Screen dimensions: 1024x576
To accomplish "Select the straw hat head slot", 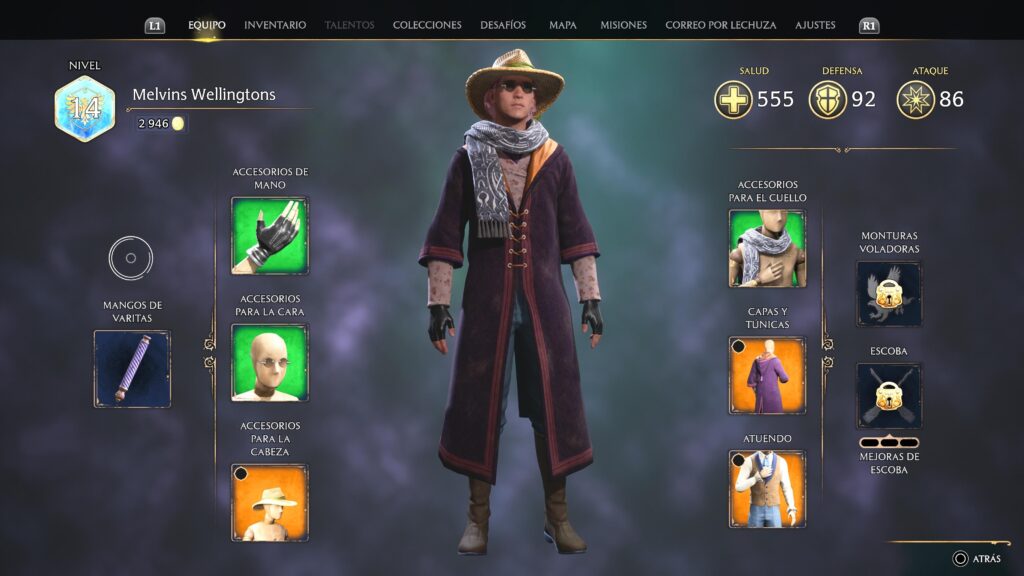I will click(x=270, y=502).
